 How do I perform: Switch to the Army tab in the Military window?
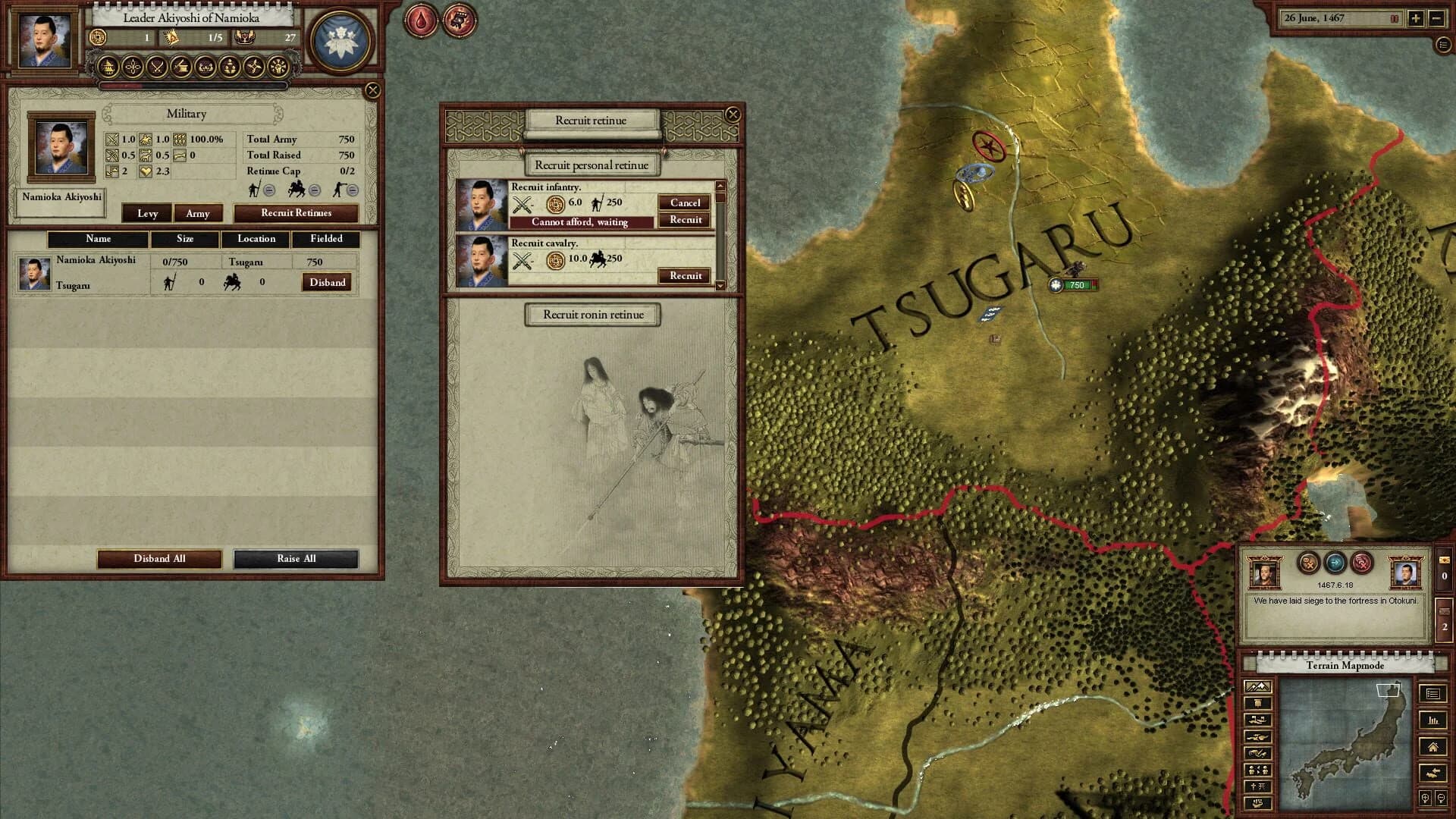199,214
